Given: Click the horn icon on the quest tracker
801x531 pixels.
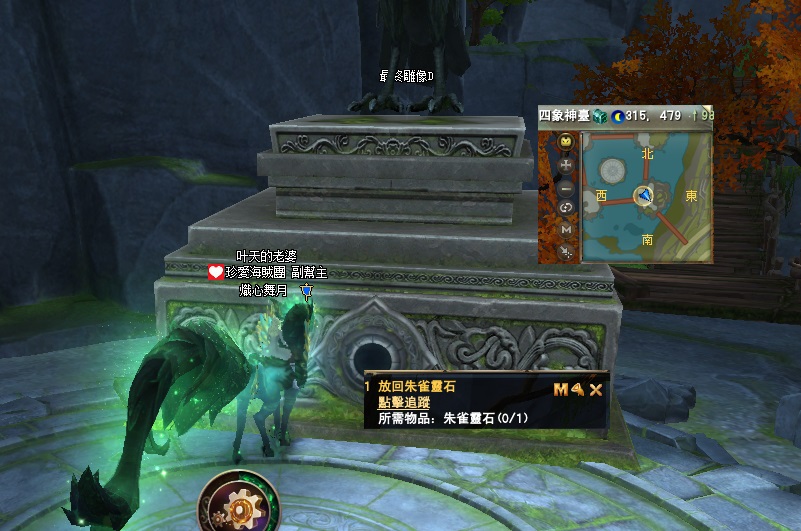Looking at the screenshot, I should (x=577, y=390).
